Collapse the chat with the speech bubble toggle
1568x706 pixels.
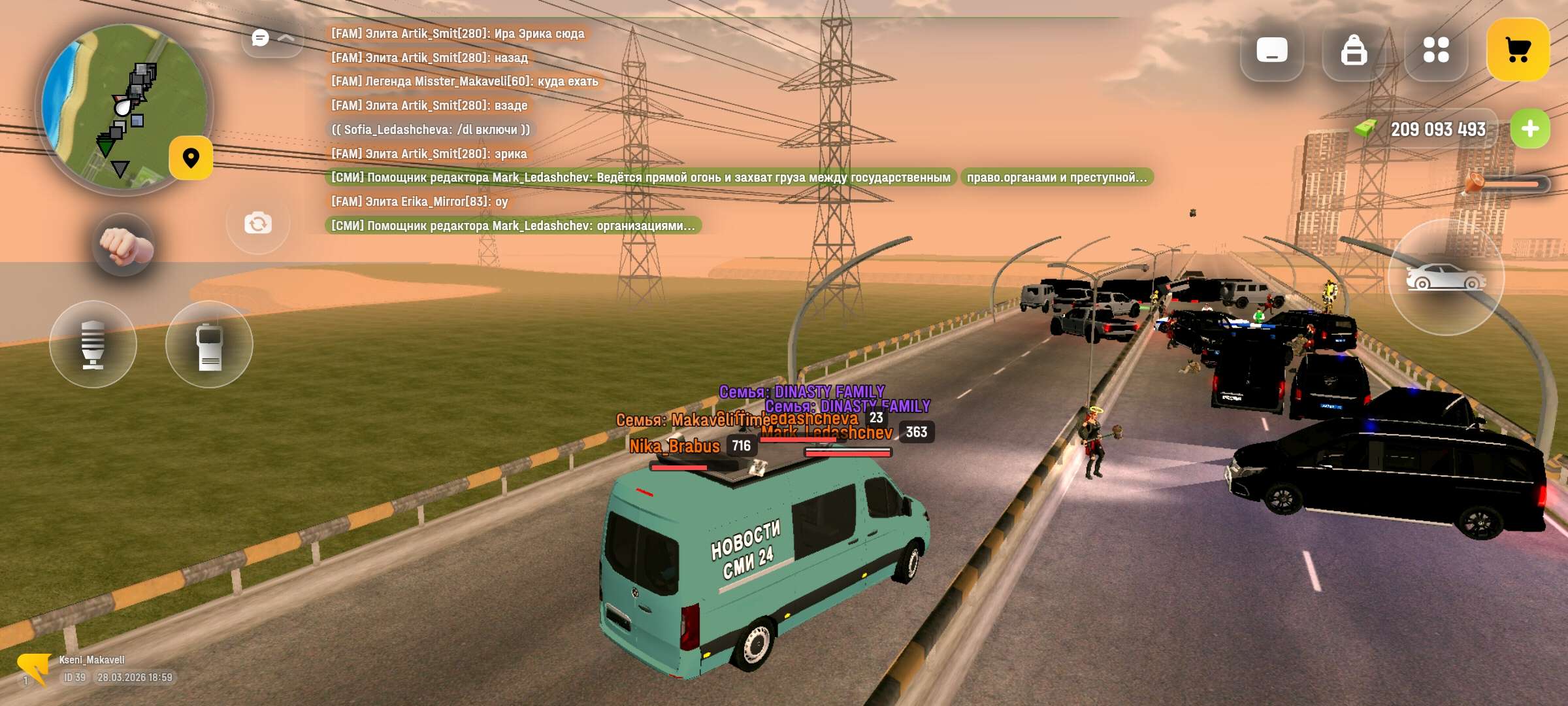(x=272, y=39)
